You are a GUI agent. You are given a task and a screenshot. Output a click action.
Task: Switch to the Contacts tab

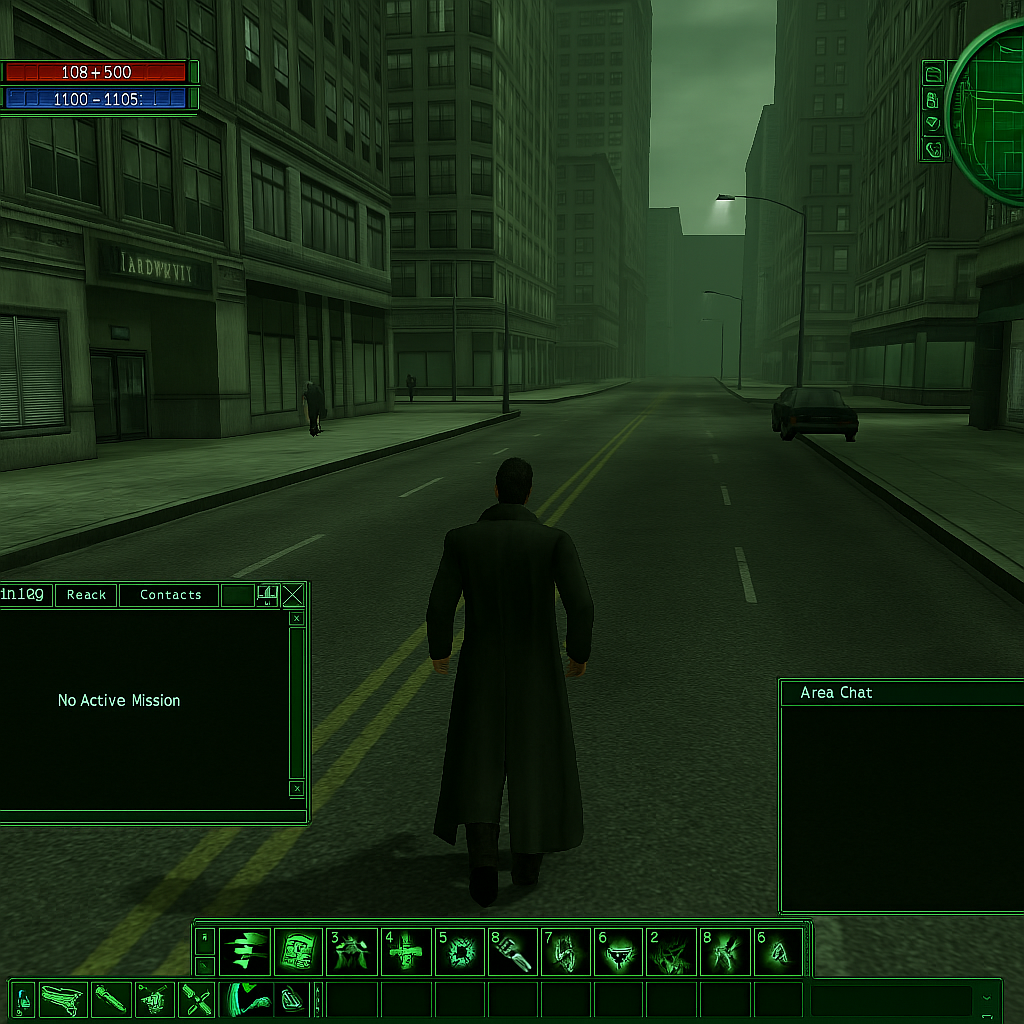pyautogui.click(x=170, y=595)
